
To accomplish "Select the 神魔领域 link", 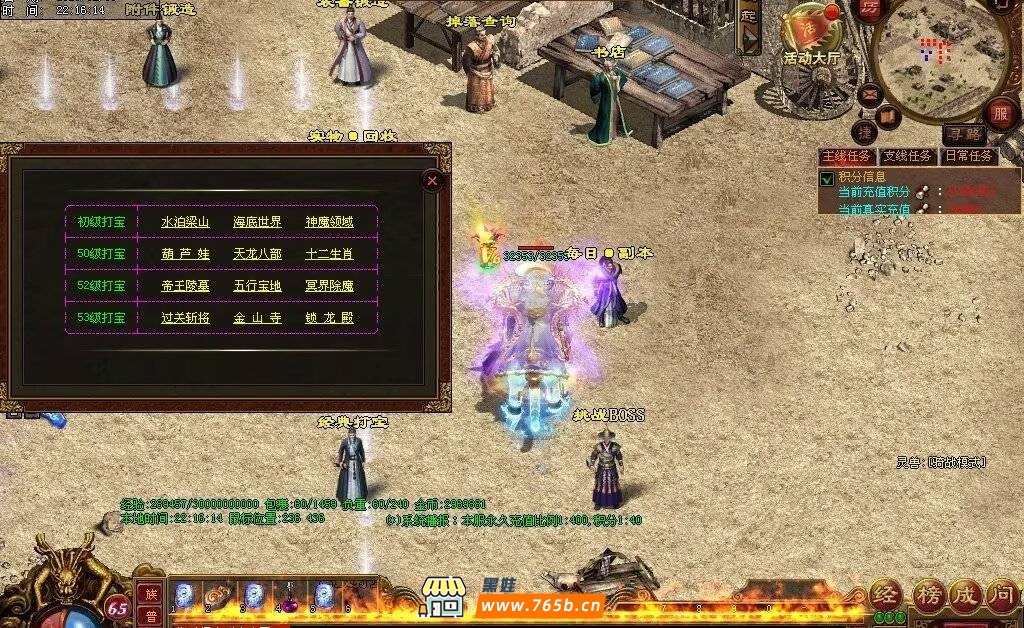I will (329, 222).
